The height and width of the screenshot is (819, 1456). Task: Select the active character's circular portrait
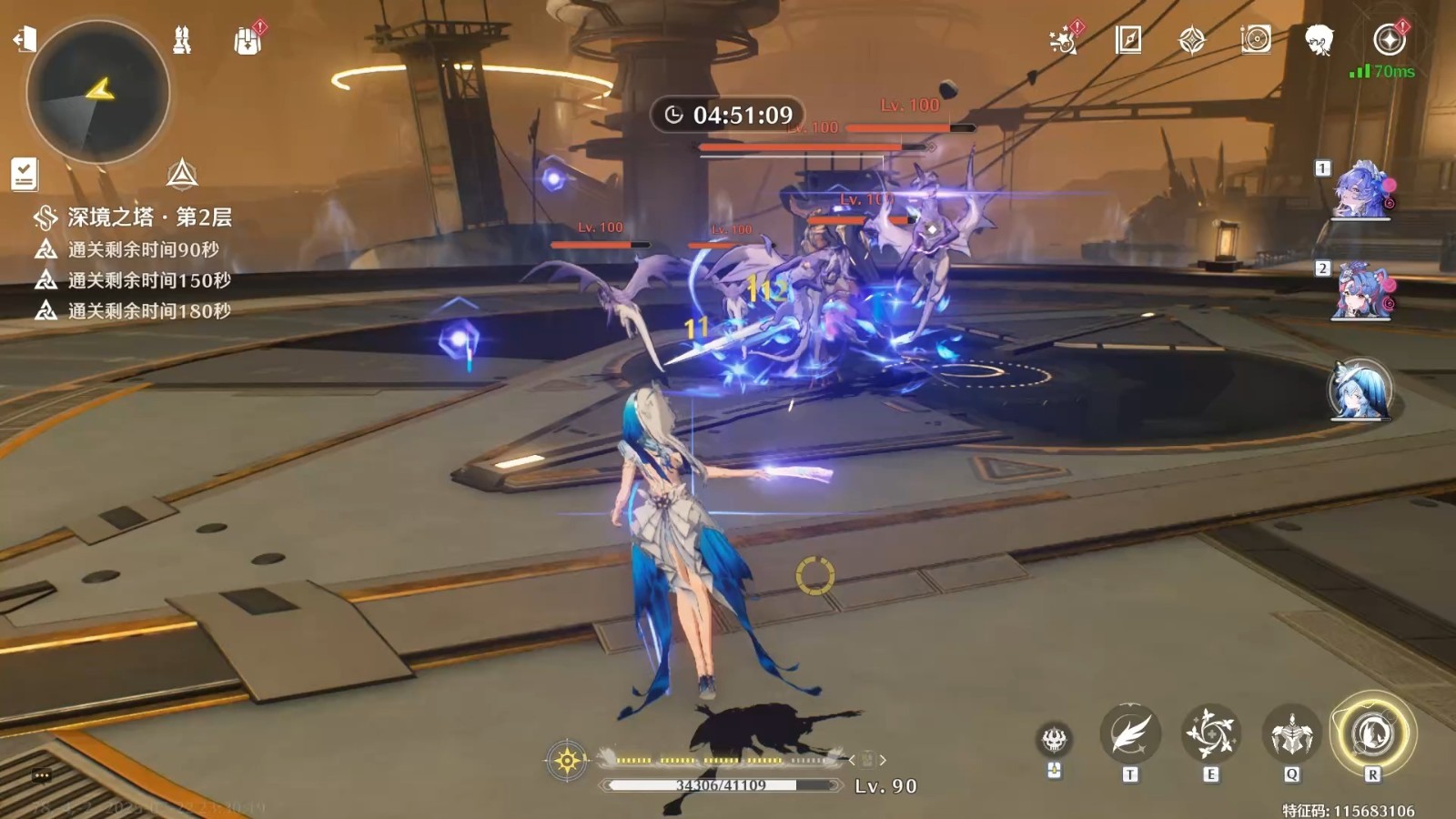pyautogui.click(x=1360, y=389)
